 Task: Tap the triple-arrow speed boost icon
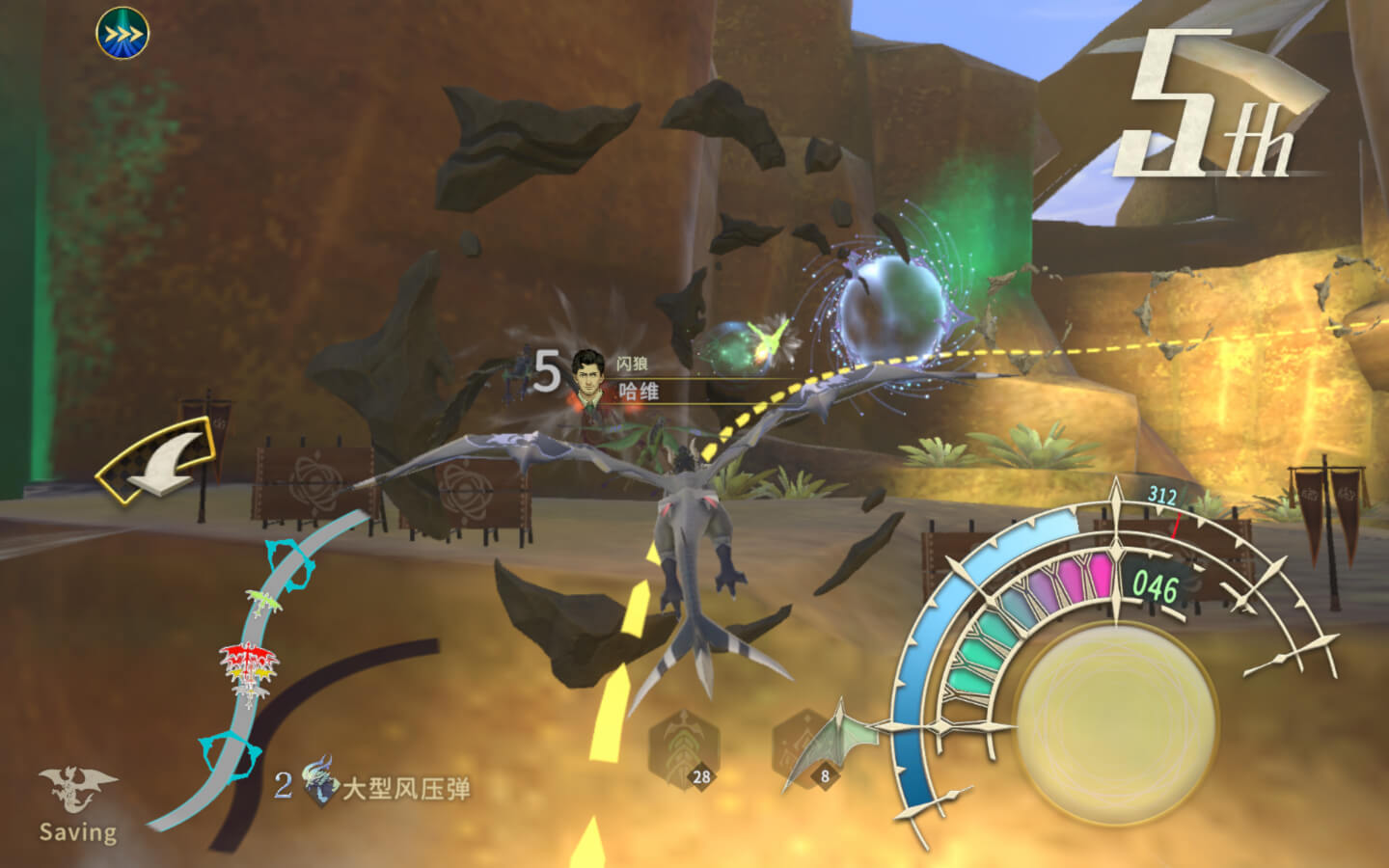(x=123, y=34)
